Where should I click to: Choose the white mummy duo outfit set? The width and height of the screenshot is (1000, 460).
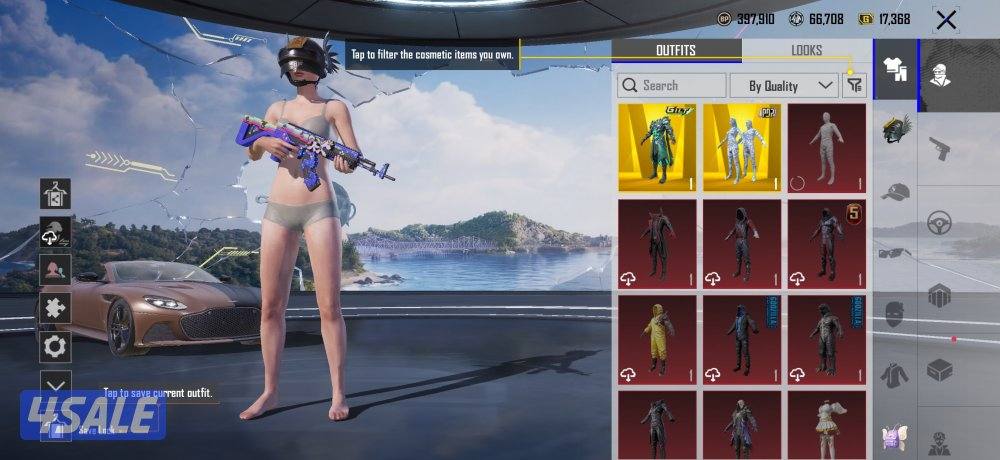[x=742, y=147]
